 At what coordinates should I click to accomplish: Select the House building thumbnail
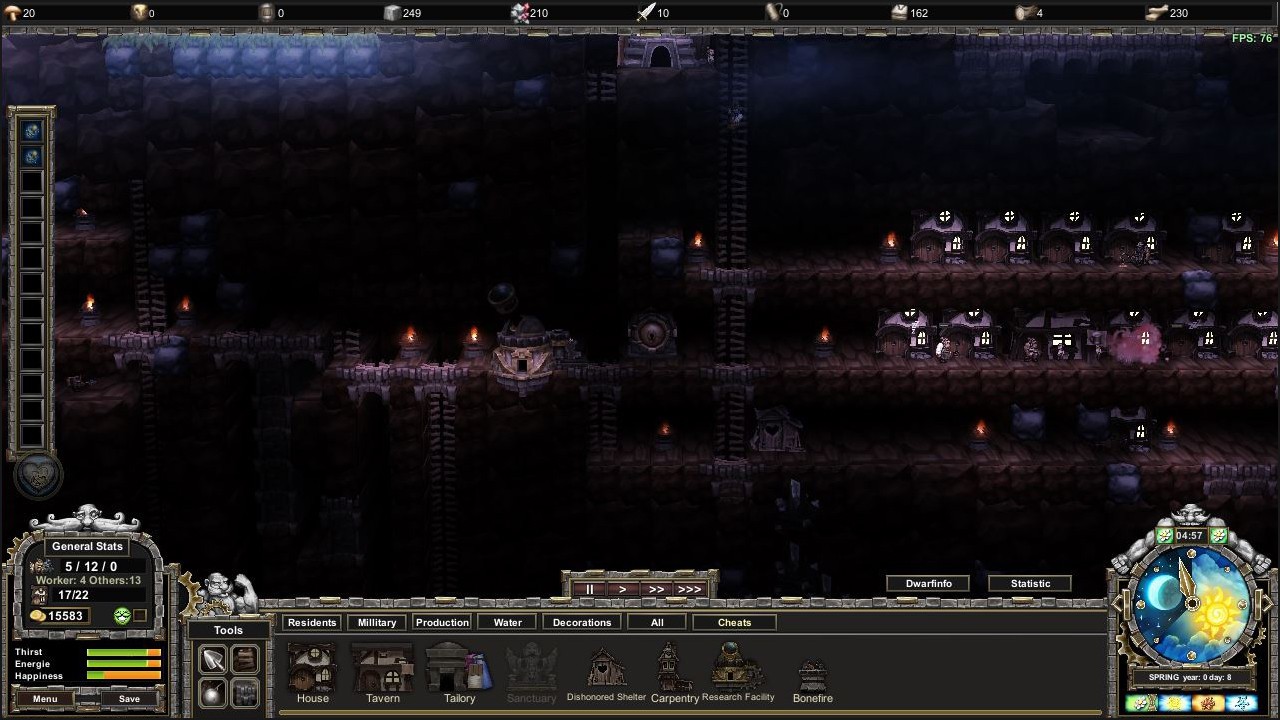coord(312,668)
